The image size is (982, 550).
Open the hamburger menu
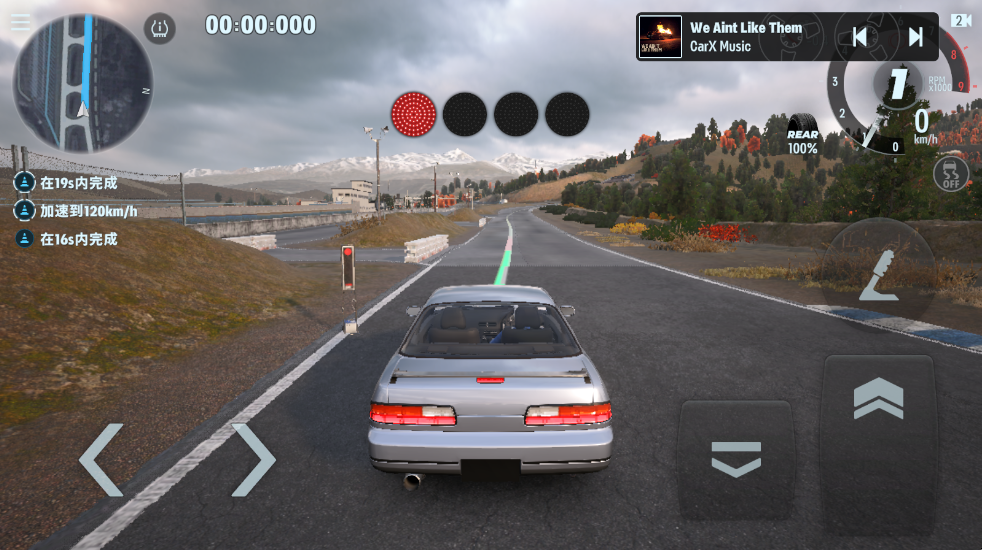pos(20,22)
